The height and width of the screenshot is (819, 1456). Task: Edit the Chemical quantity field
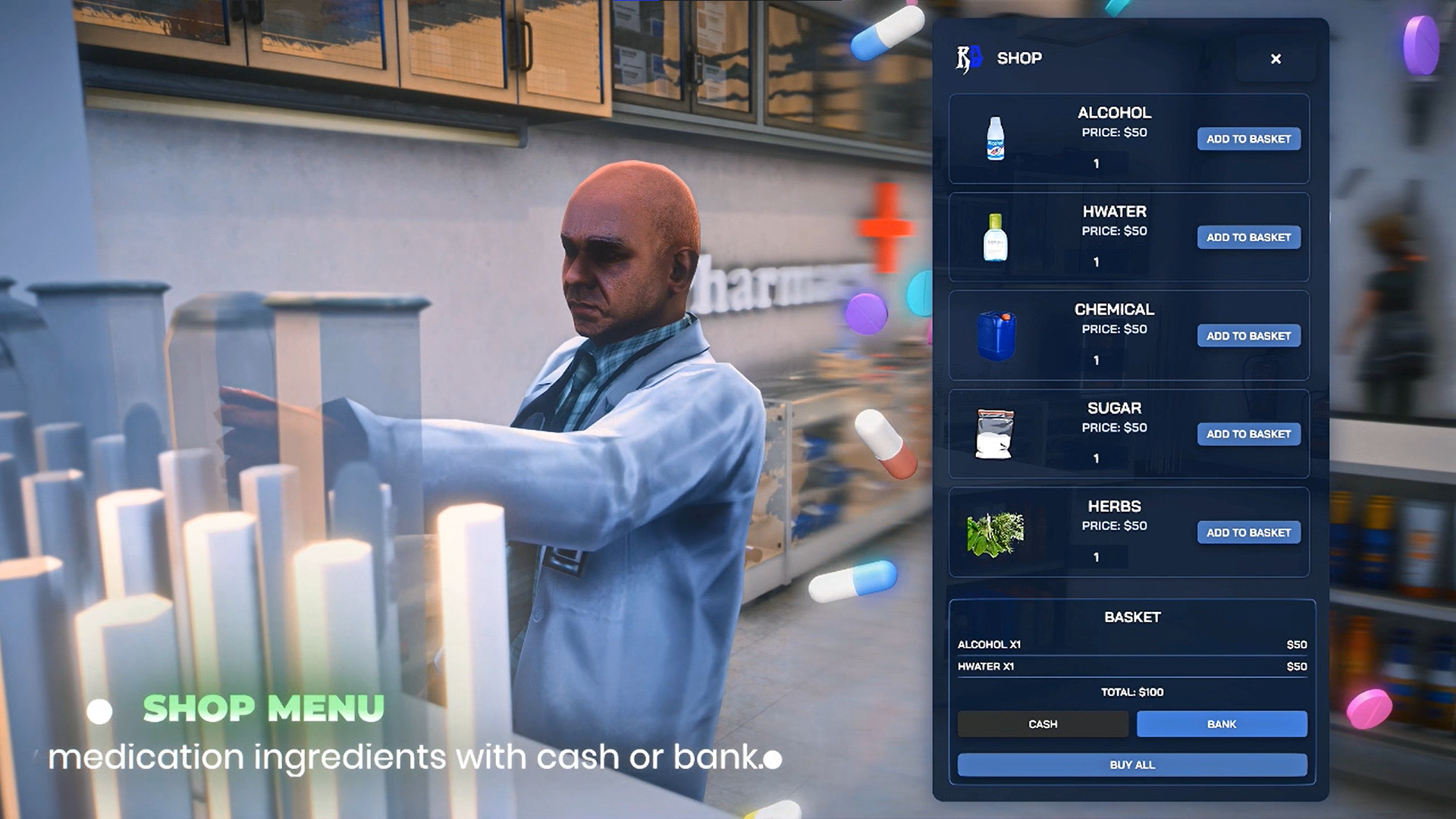[1097, 361]
